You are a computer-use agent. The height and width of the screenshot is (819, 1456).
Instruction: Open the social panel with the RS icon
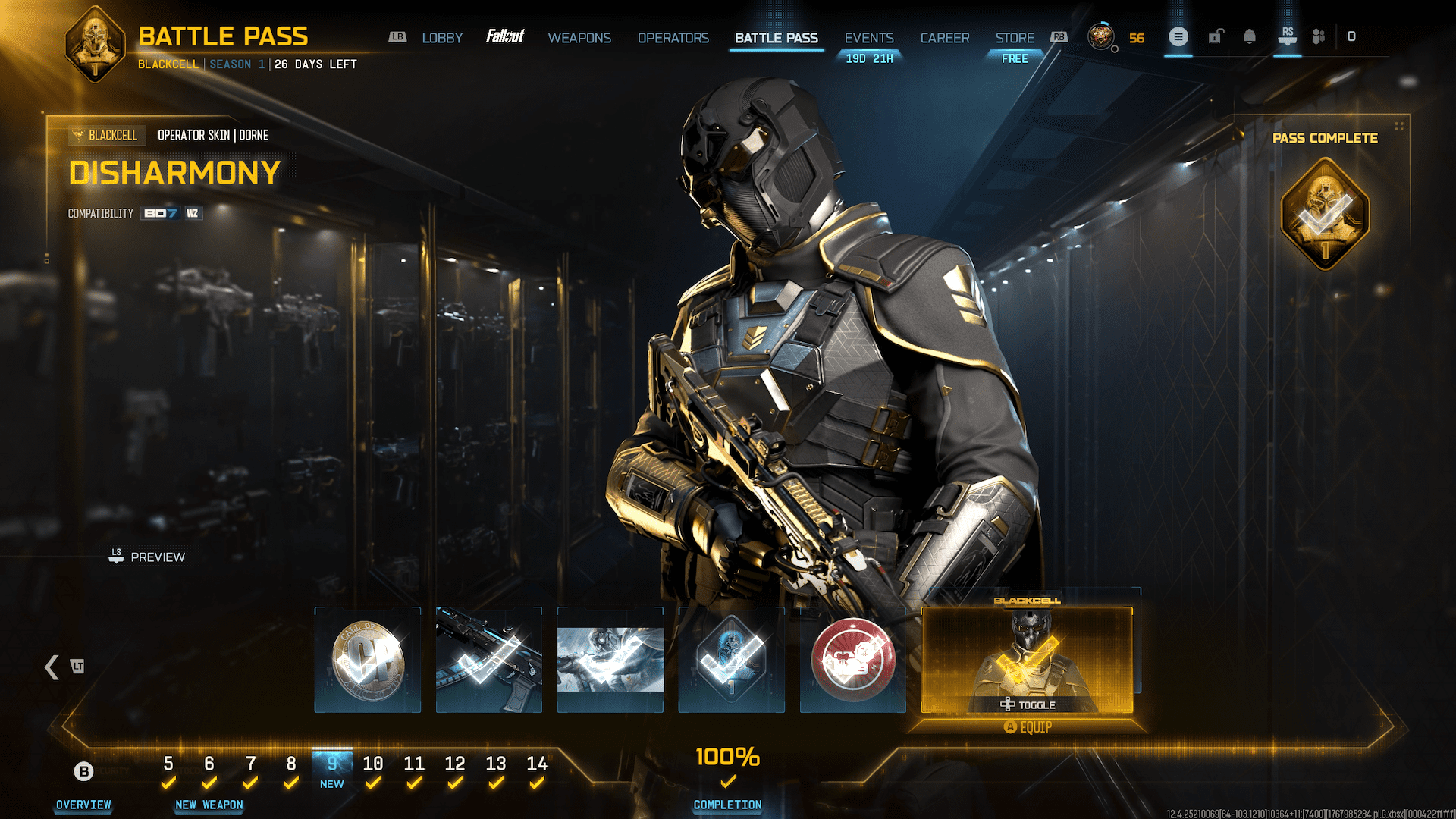pyautogui.click(x=1287, y=36)
